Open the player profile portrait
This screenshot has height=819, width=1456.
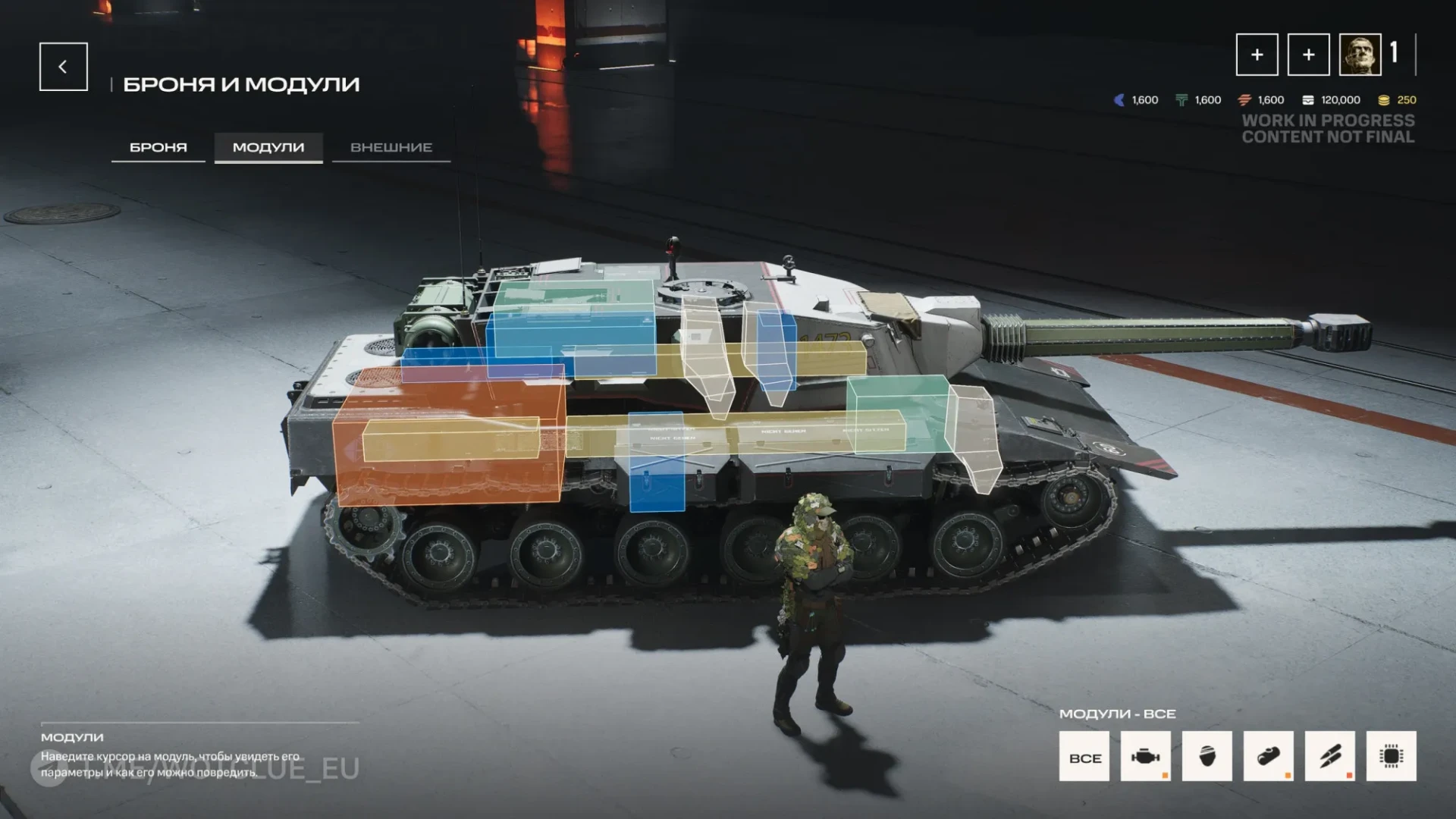pos(1360,55)
